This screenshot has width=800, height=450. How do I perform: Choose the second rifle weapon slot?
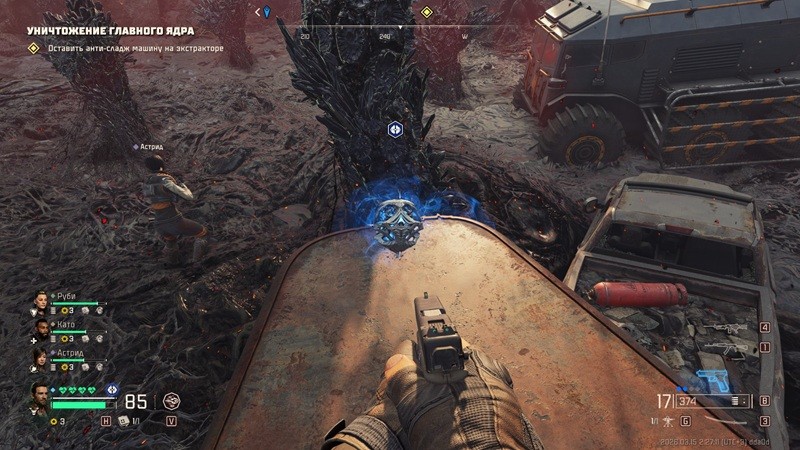coord(725,348)
